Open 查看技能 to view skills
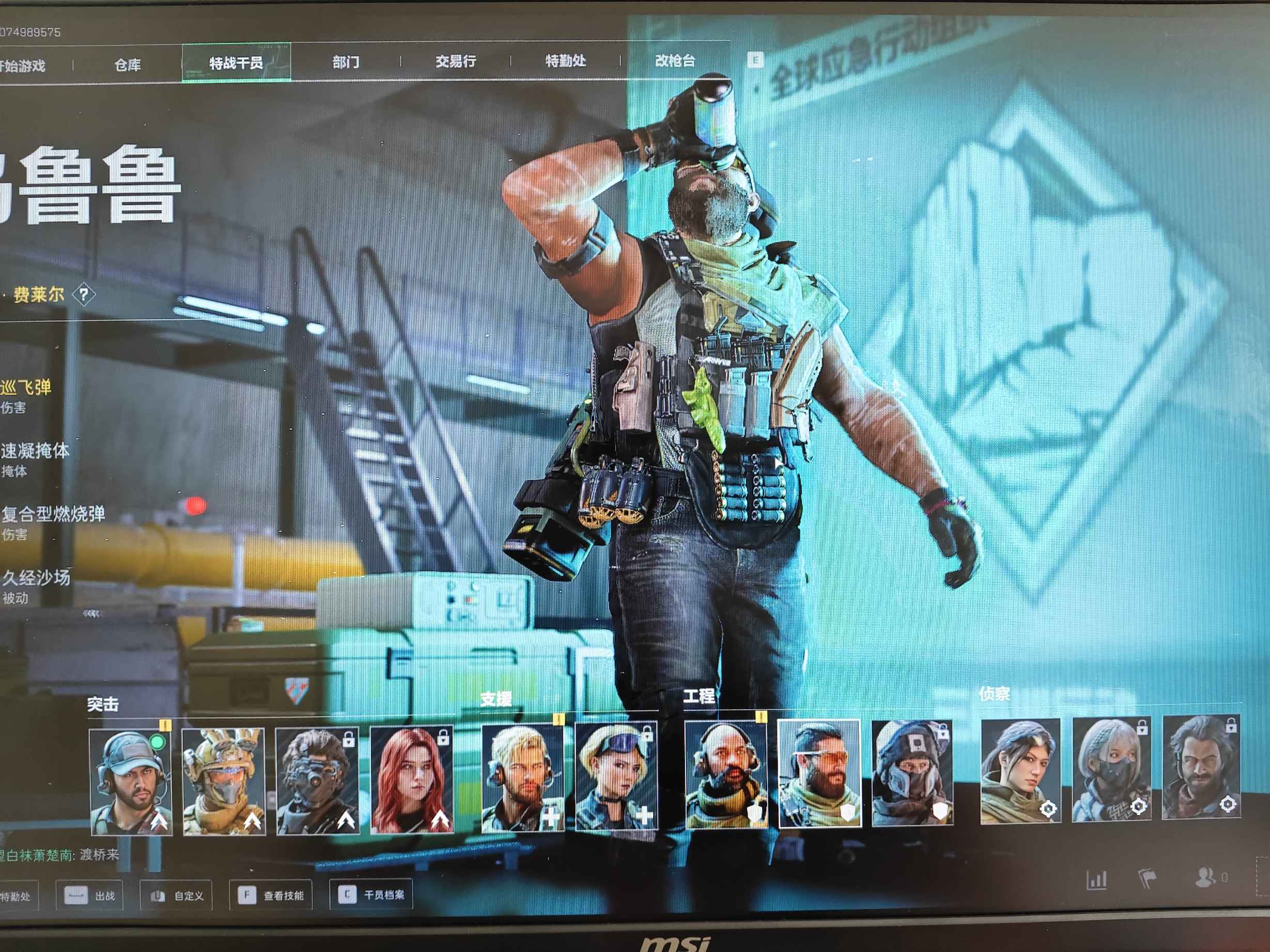This screenshot has width=1270, height=952. click(271, 895)
